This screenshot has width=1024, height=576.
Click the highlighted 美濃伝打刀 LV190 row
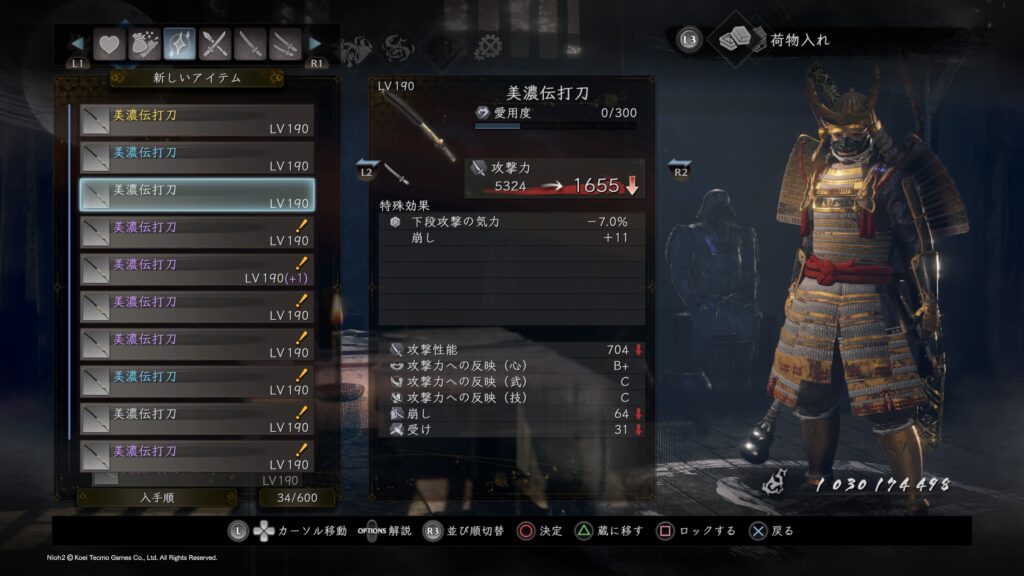(197, 195)
